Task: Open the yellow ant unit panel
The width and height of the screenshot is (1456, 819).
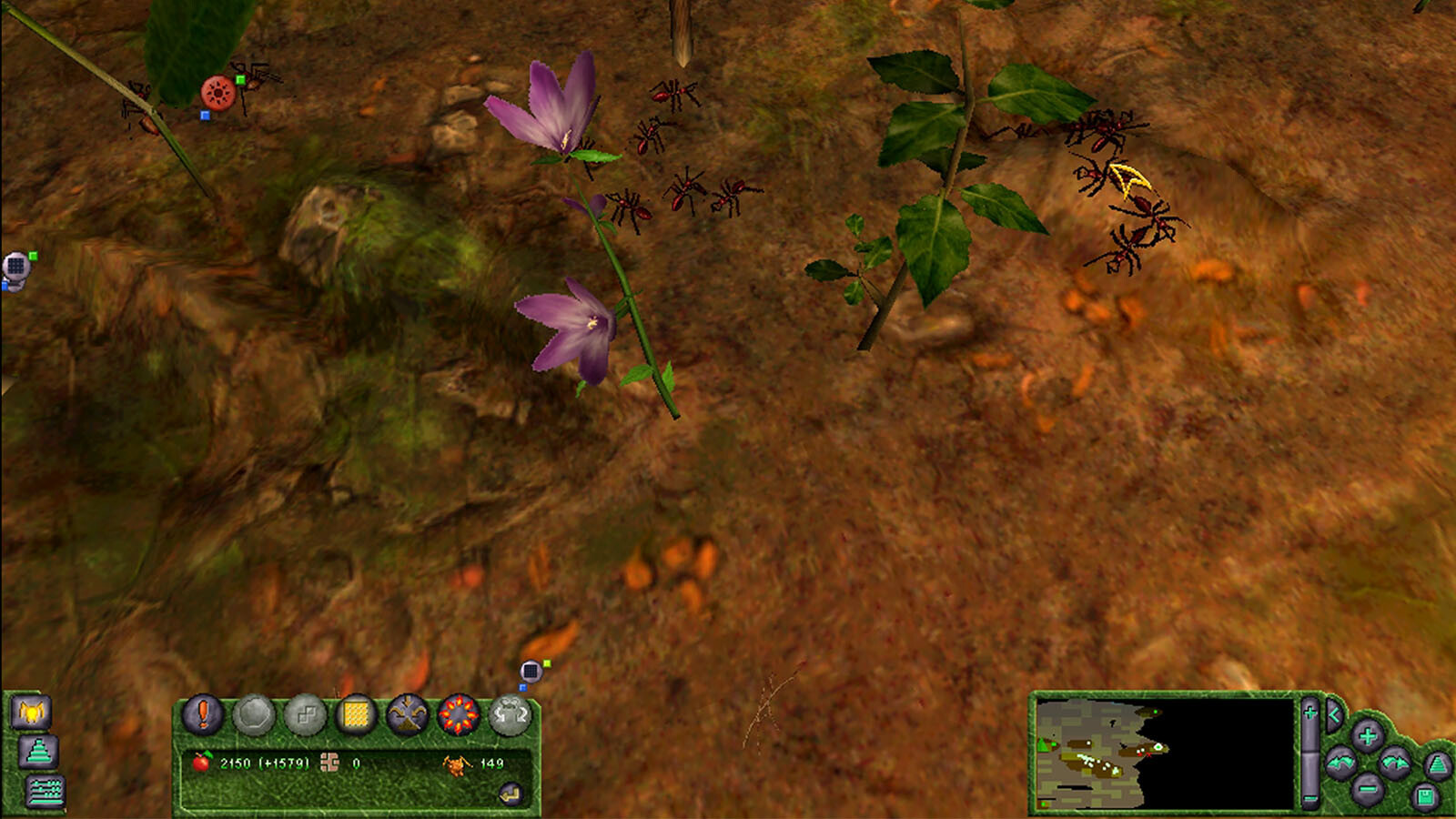Action: pyautogui.click(x=31, y=712)
